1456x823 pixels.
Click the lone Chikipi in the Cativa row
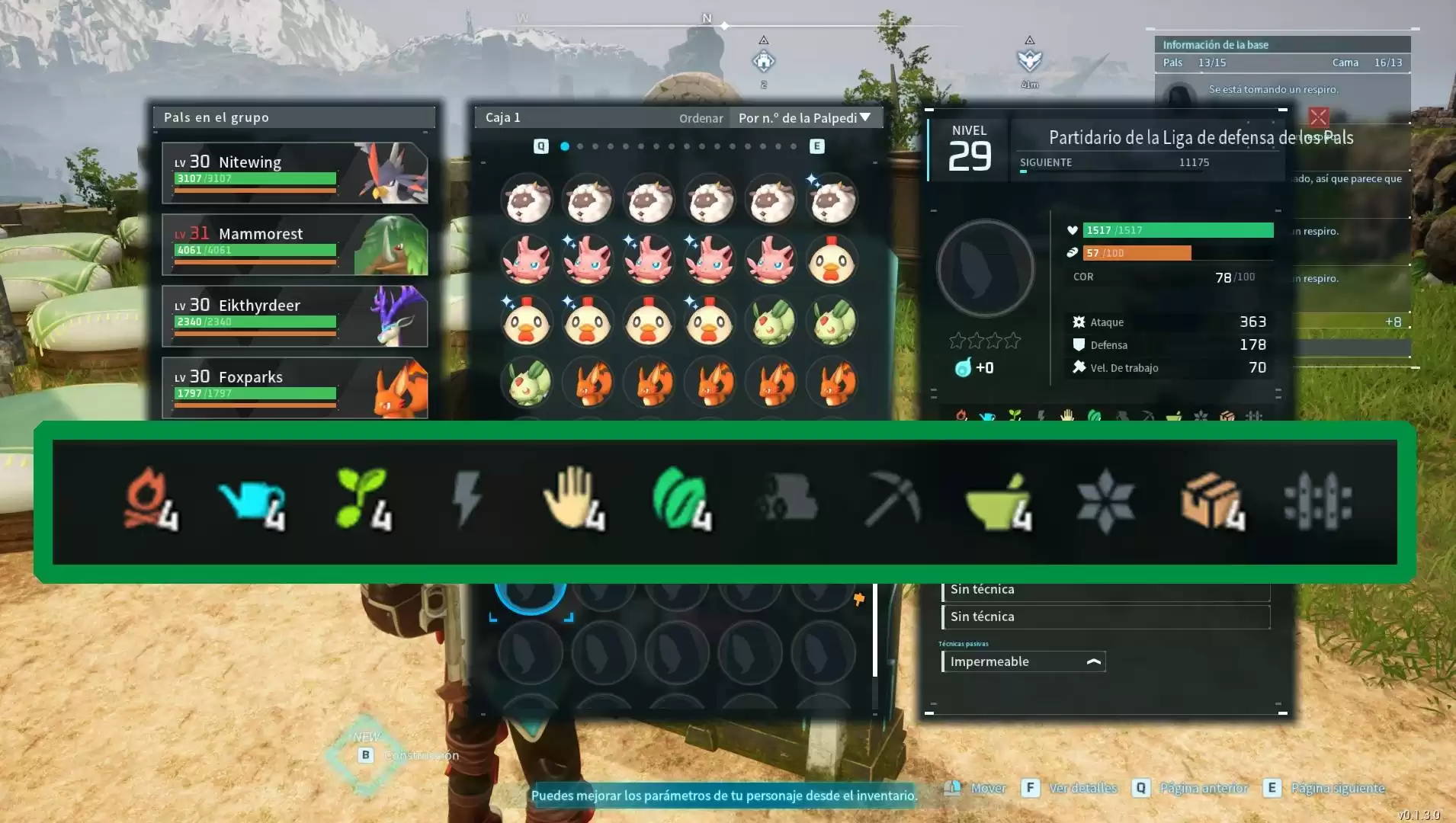(x=832, y=261)
